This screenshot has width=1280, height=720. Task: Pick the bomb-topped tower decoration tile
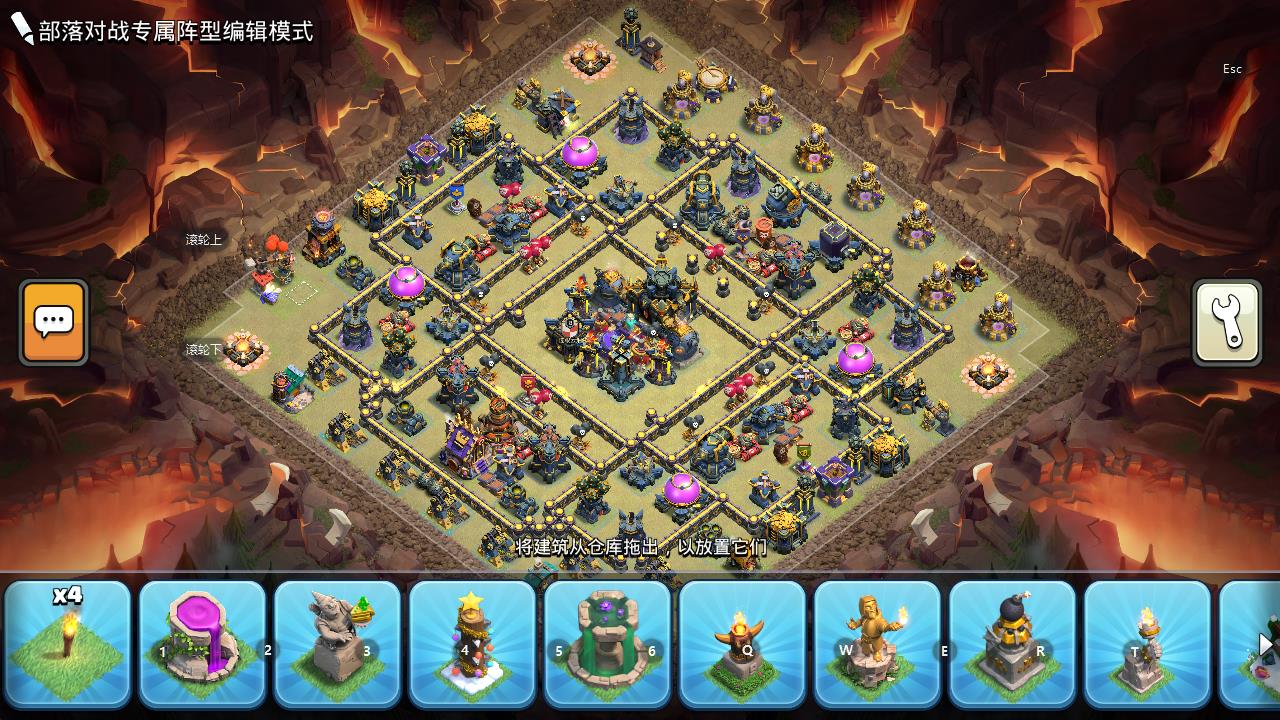click(x=1013, y=644)
